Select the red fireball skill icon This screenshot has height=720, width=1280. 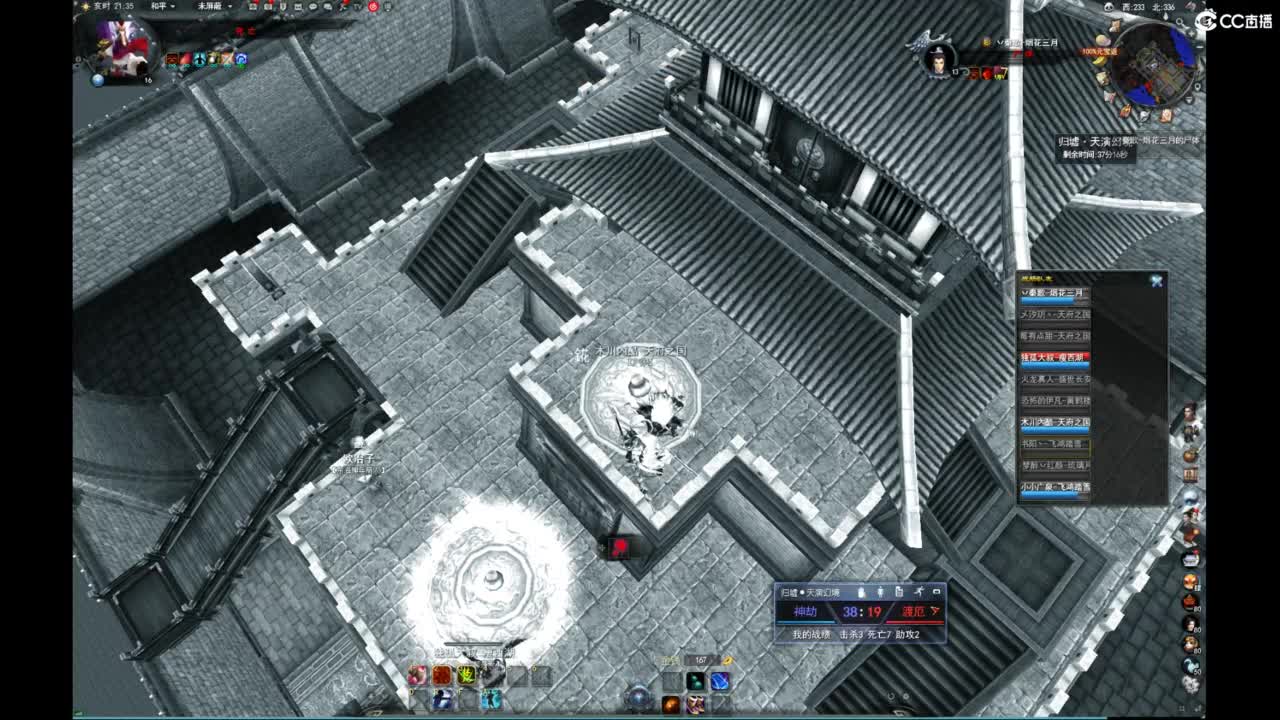click(443, 676)
